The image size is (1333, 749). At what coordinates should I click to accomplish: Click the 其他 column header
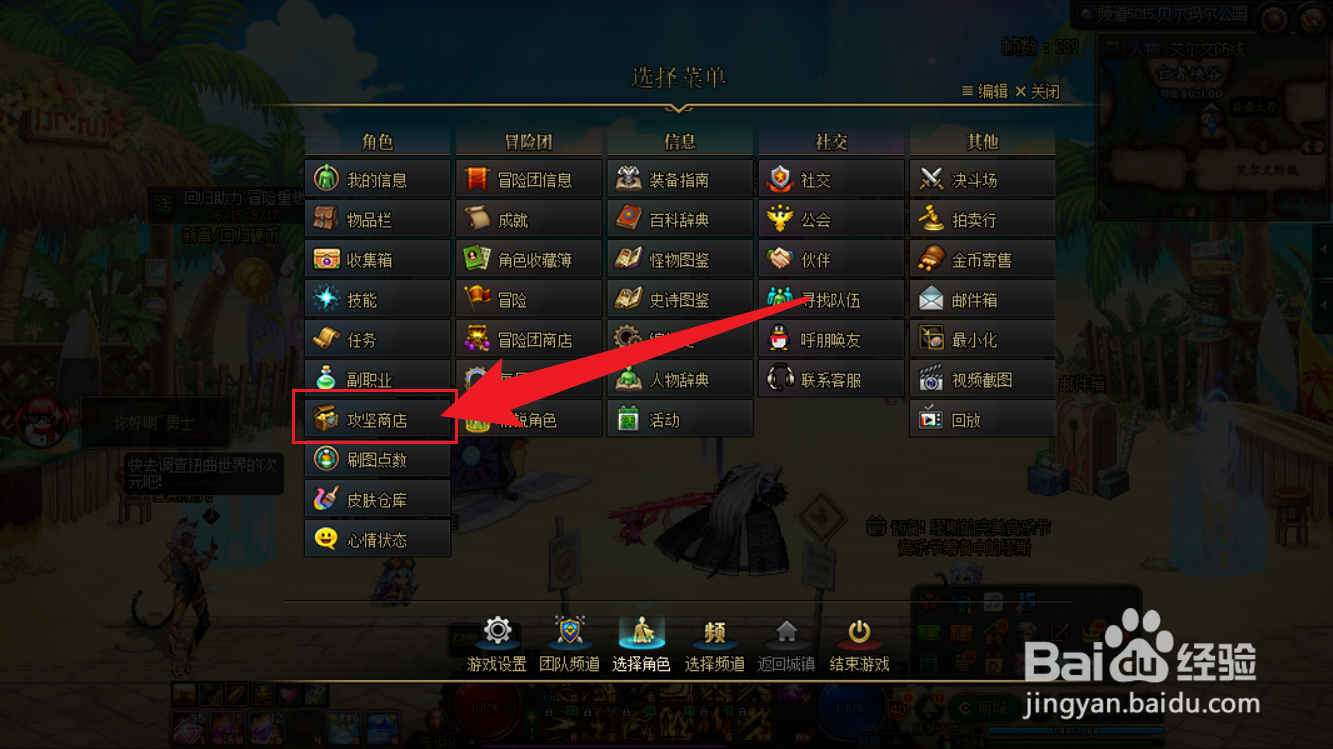tap(984, 141)
